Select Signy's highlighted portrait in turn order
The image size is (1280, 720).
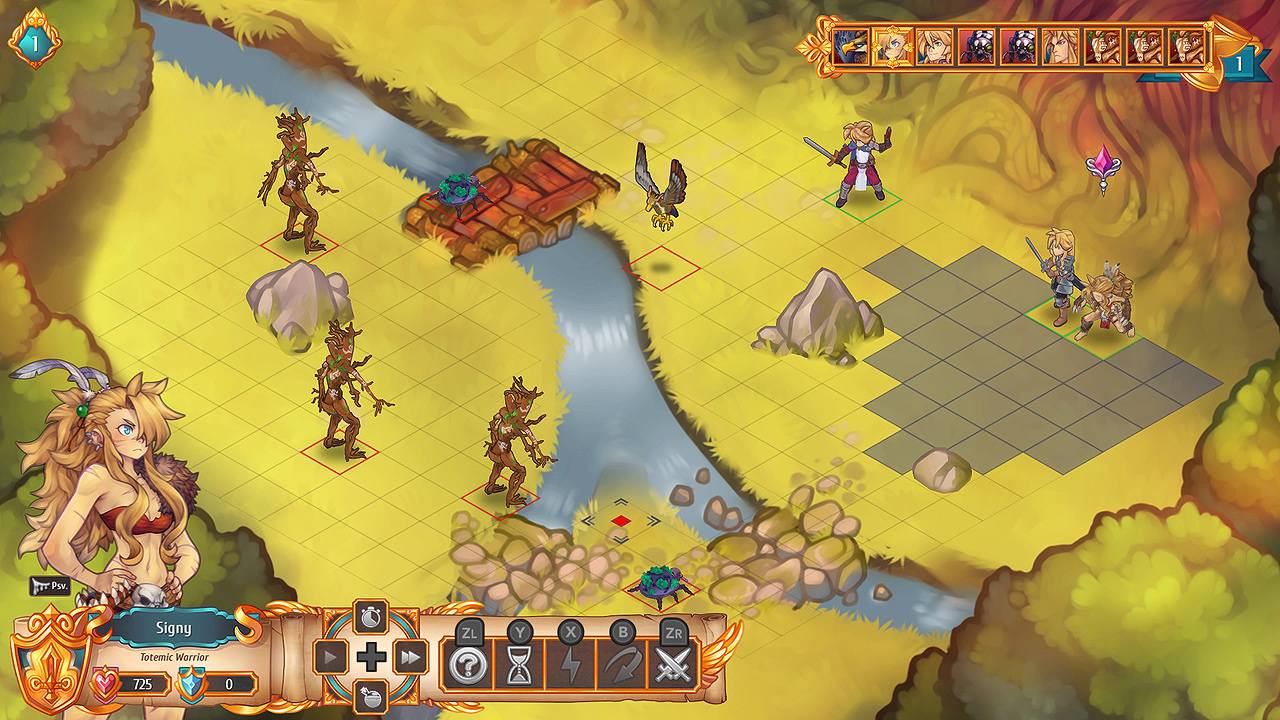point(892,47)
